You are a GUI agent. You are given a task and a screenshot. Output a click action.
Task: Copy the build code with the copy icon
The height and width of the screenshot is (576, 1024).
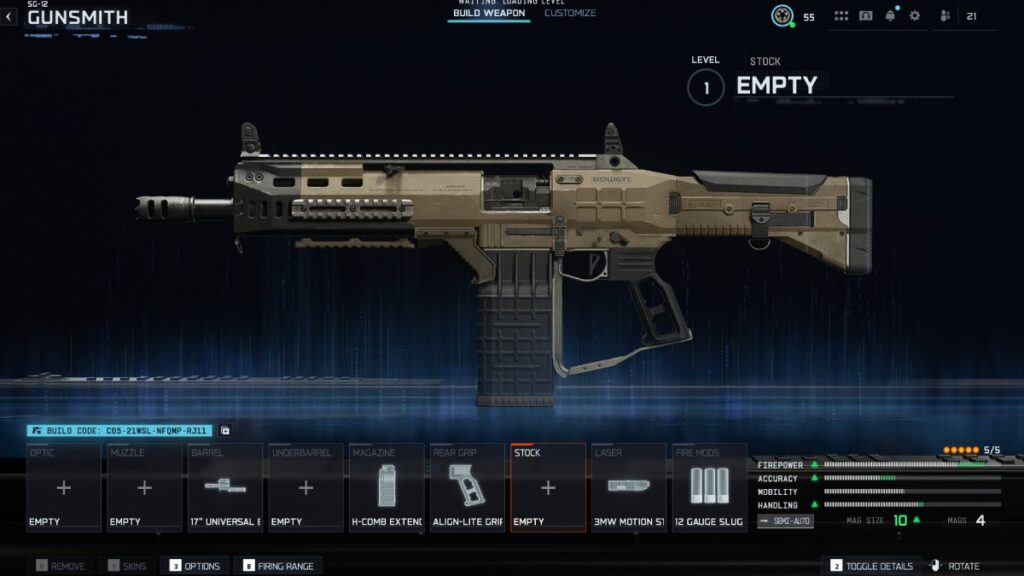click(x=225, y=431)
